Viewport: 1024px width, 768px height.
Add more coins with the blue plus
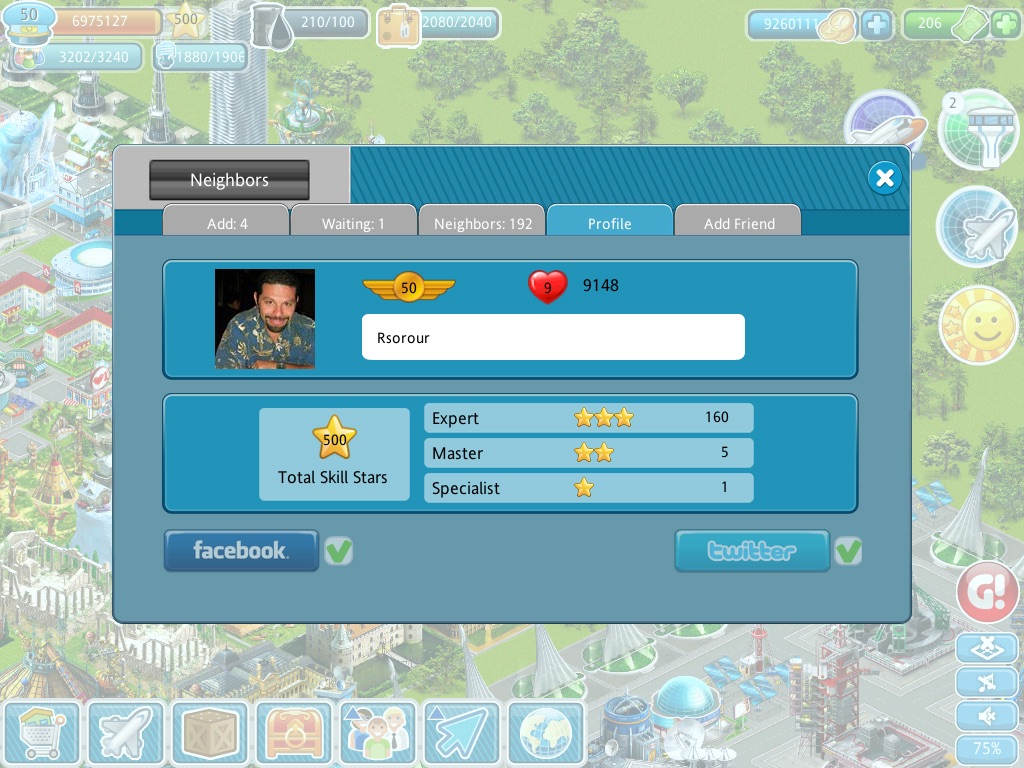click(x=877, y=24)
